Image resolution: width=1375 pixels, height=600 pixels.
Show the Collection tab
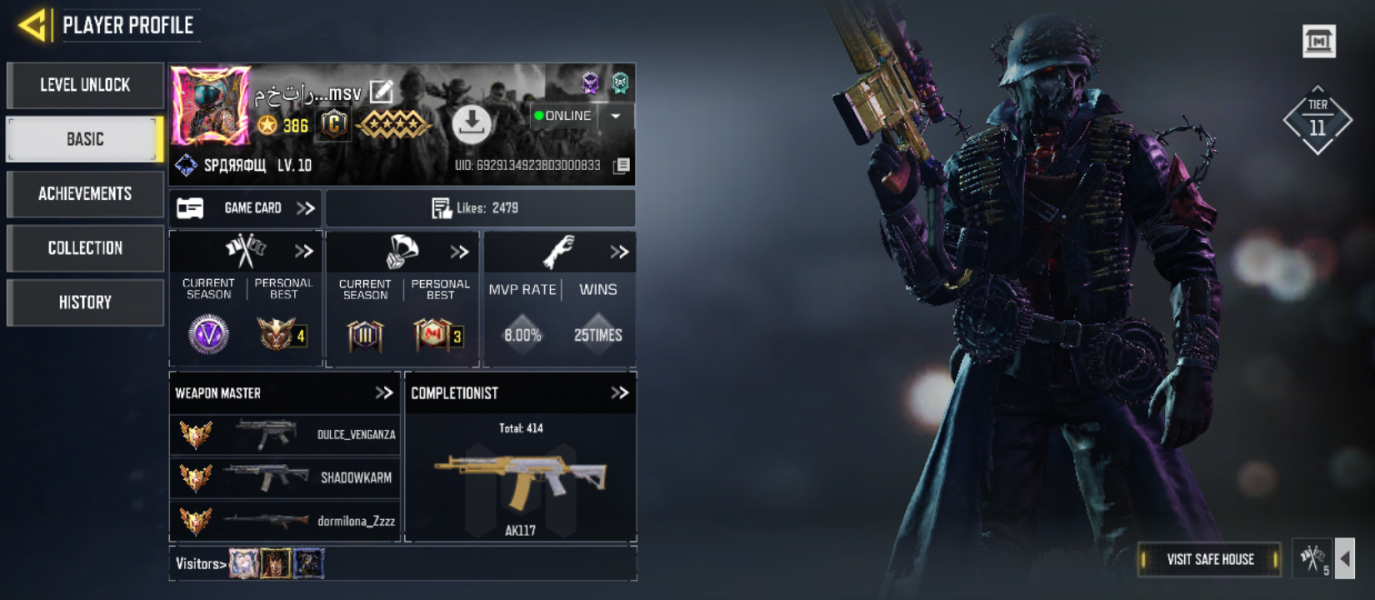pyautogui.click(x=85, y=248)
